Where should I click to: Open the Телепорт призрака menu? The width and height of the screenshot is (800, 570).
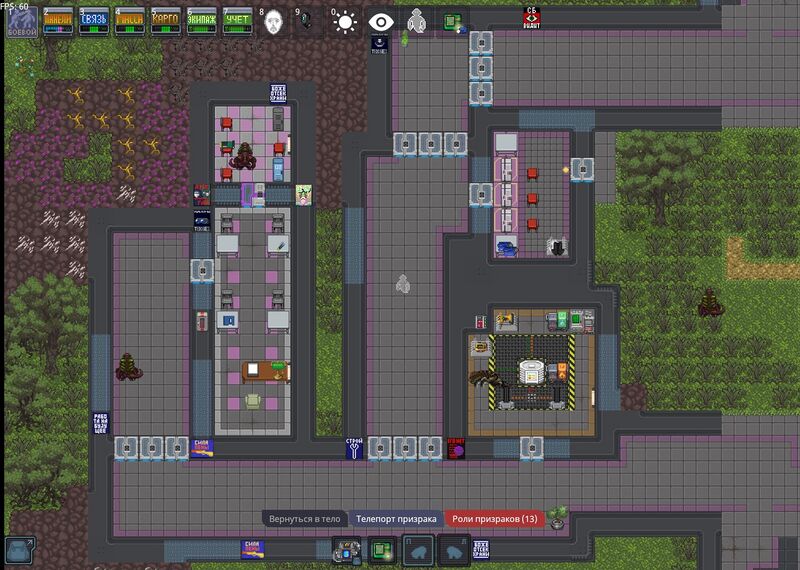[396, 519]
